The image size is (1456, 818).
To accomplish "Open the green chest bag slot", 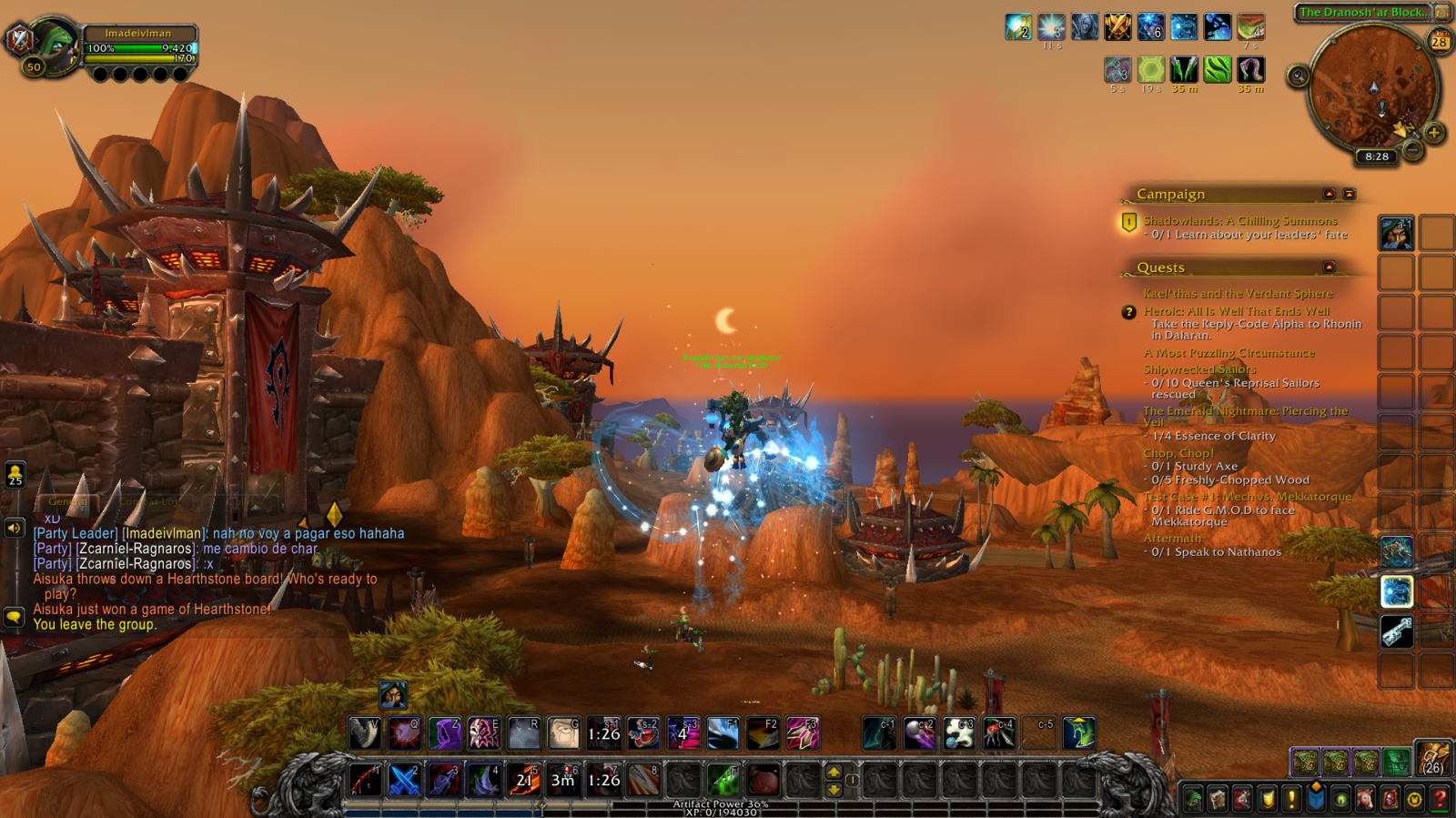I will pyautogui.click(x=1397, y=761).
